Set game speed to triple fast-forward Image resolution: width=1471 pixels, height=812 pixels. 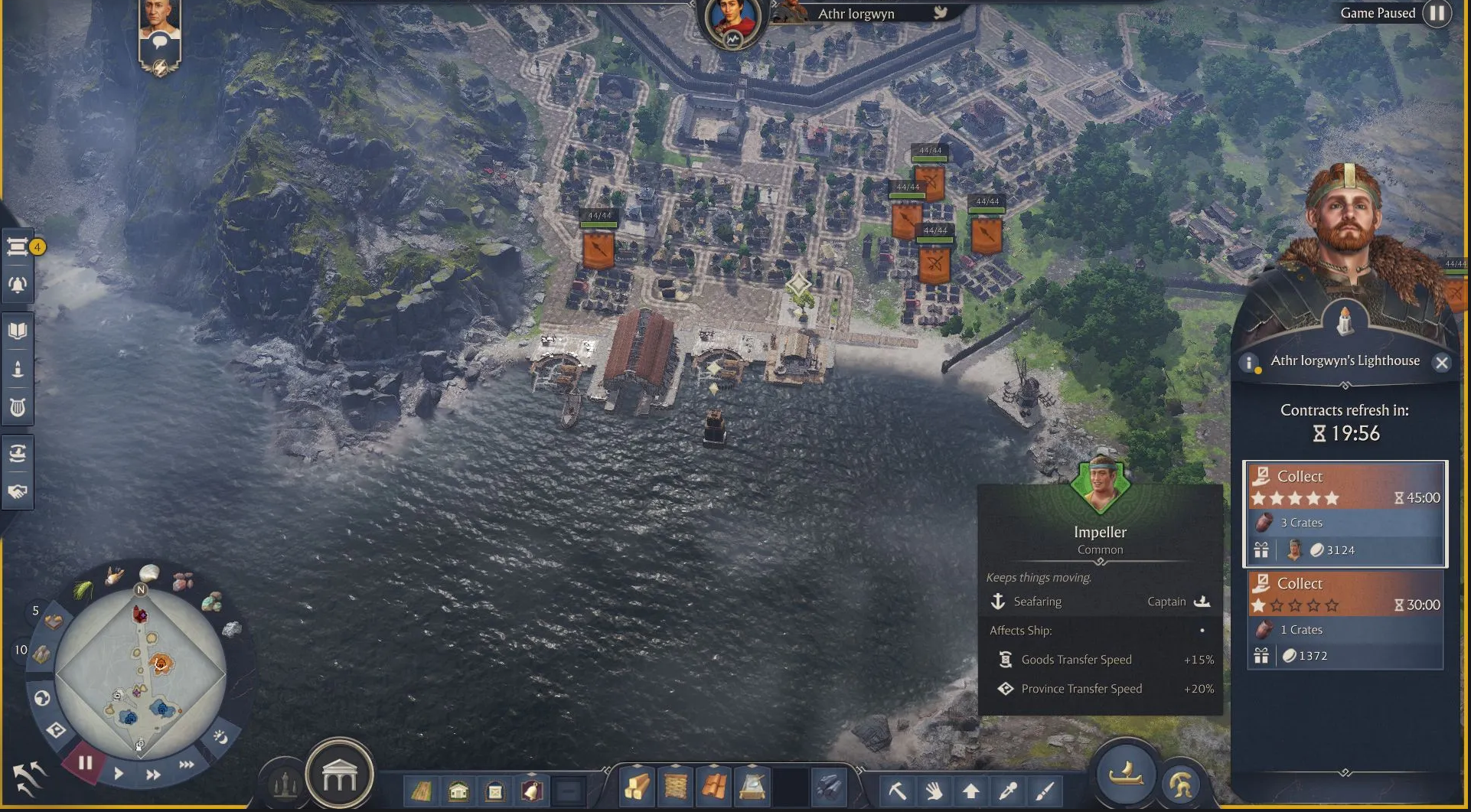[x=186, y=765]
